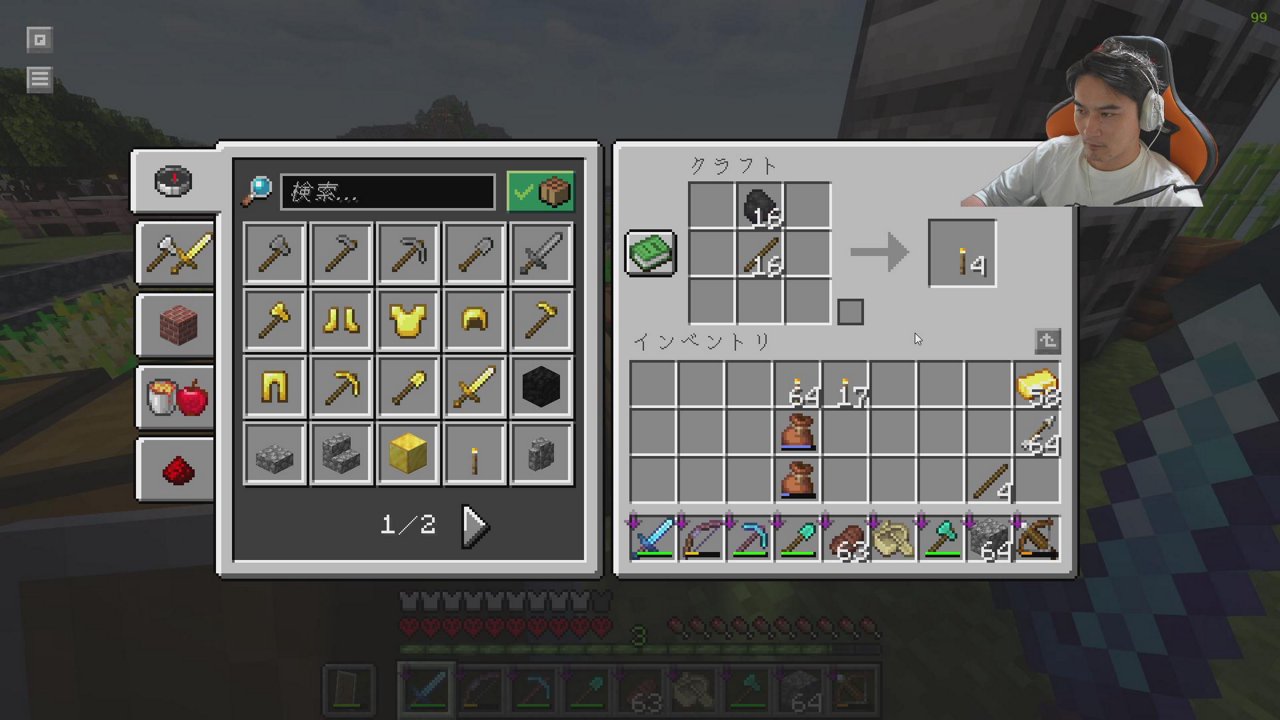Switch to the tools and weapons recipe tab

(x=177, y=253)
